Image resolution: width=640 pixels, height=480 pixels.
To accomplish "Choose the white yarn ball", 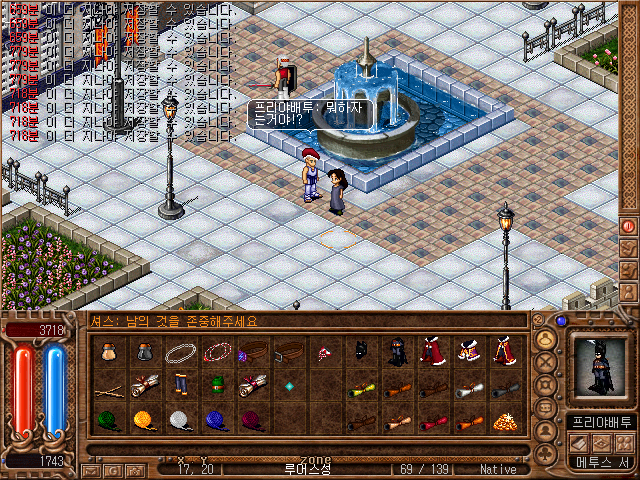I will (x=180, y=420).
